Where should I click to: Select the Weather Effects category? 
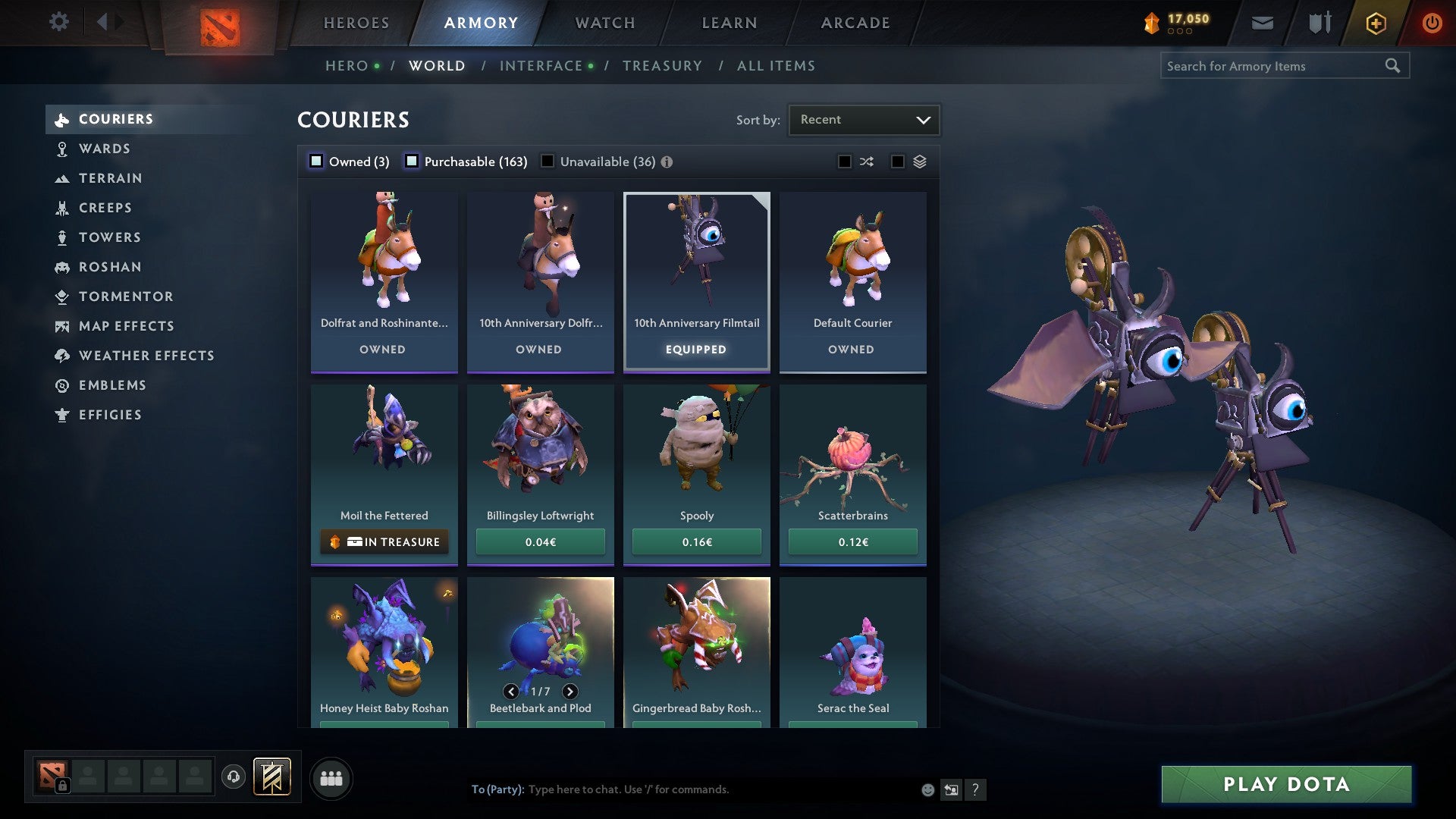coord(147,356)
